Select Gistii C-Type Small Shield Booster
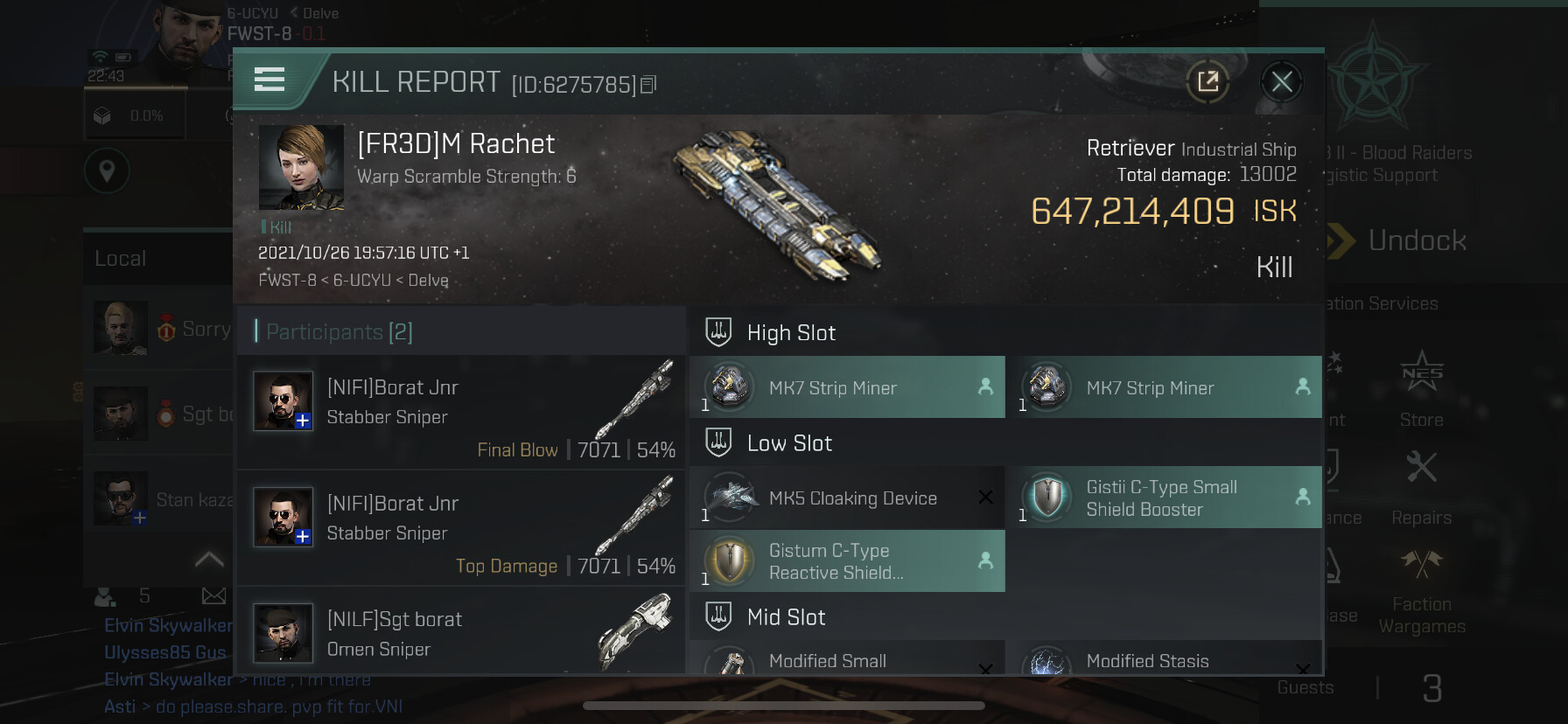 click(x=1164, y=498)
